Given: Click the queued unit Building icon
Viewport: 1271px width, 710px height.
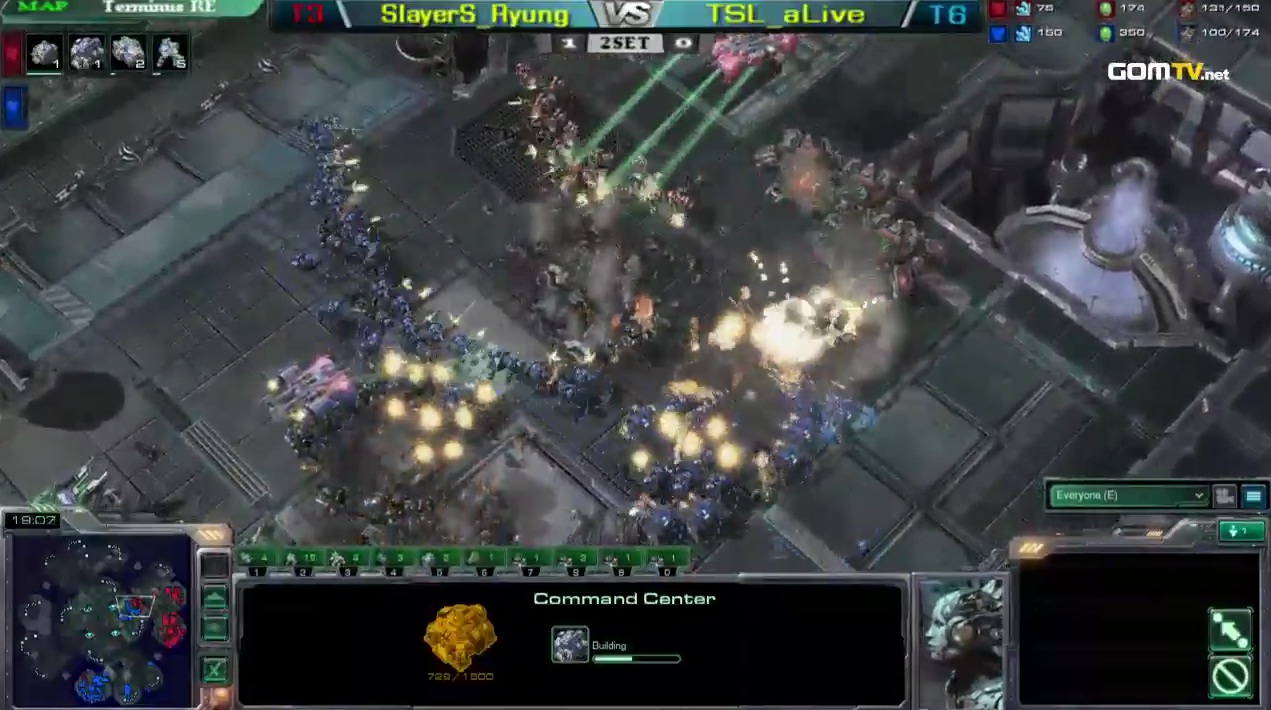Looking at the screenshot, I should [570, 645].
